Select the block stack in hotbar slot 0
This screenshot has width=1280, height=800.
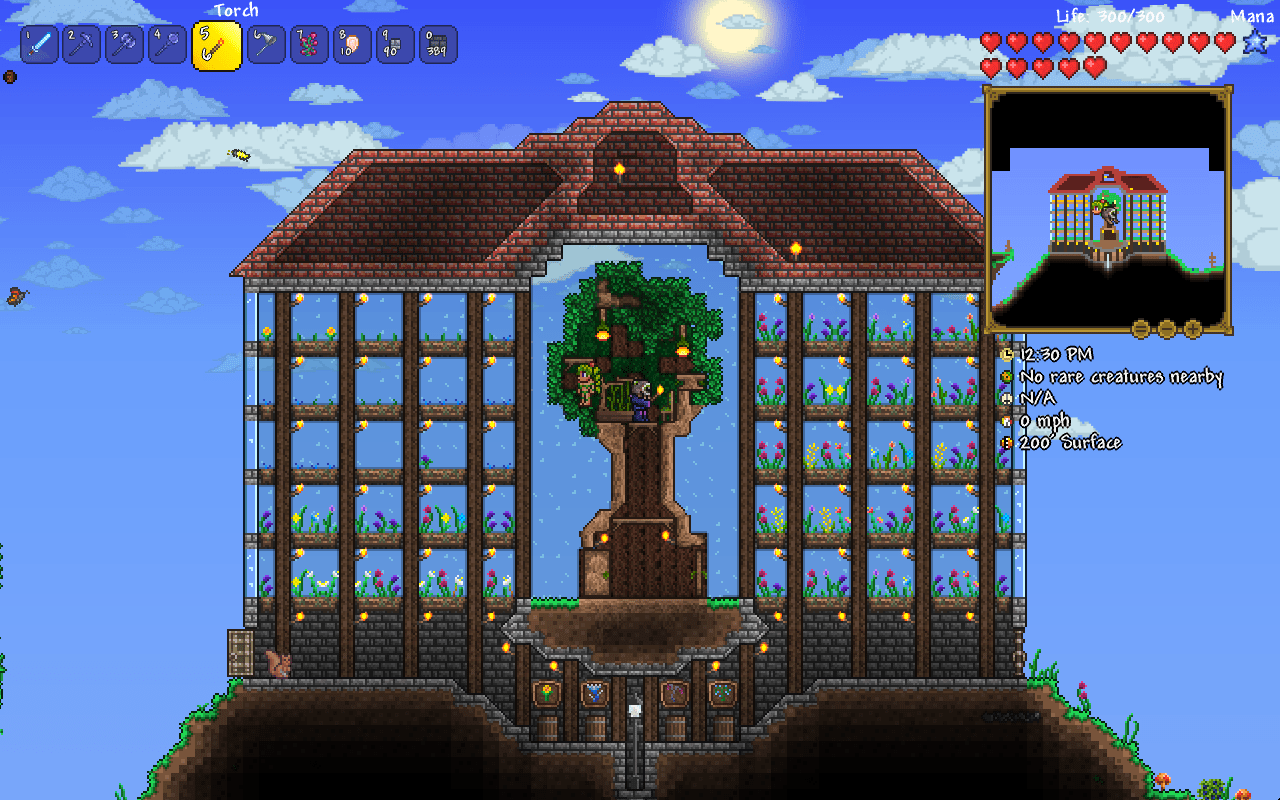tap(435, 44)
